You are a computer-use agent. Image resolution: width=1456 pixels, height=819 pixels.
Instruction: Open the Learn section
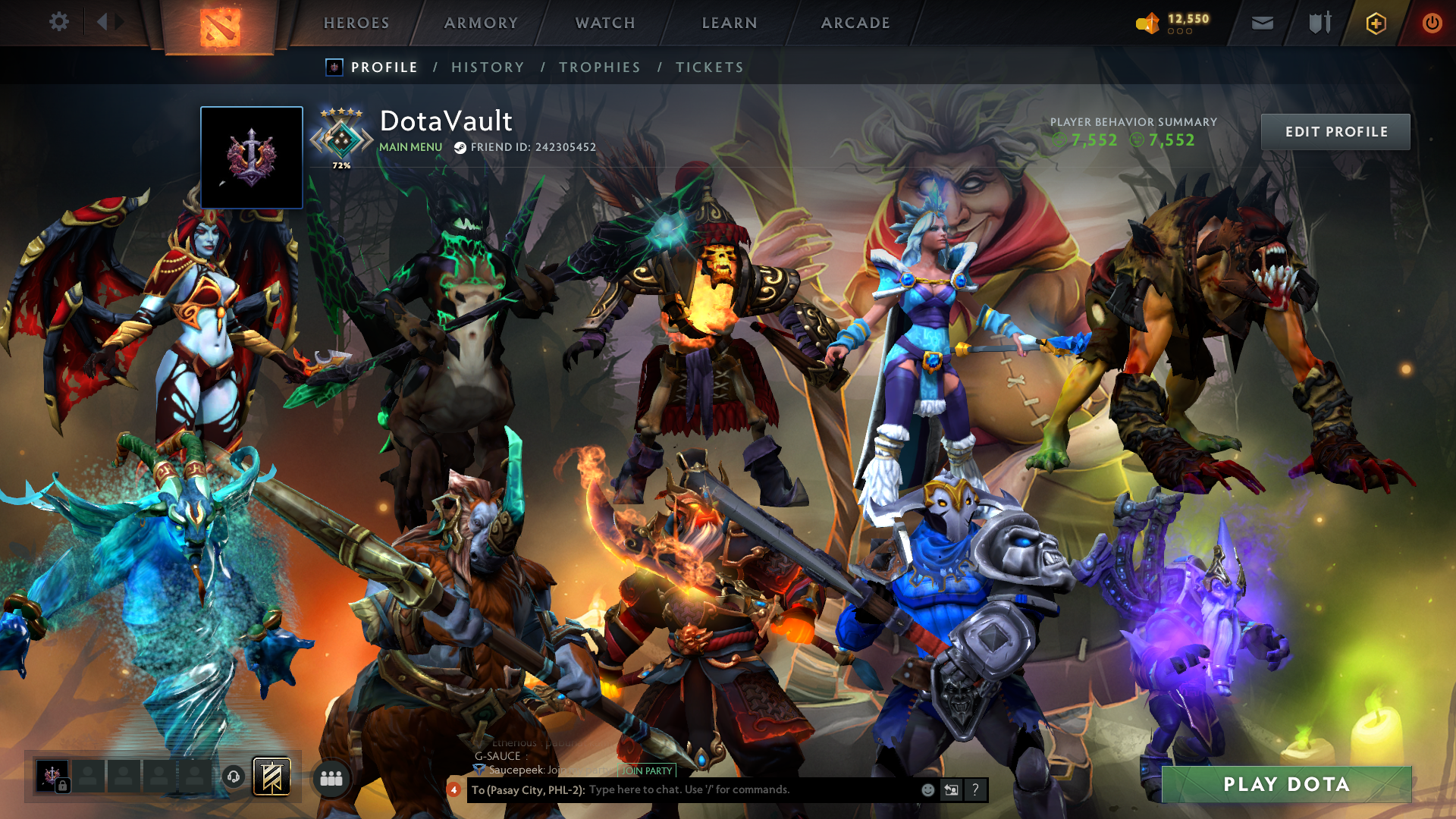pyautogui.click(x=730, y=23)
